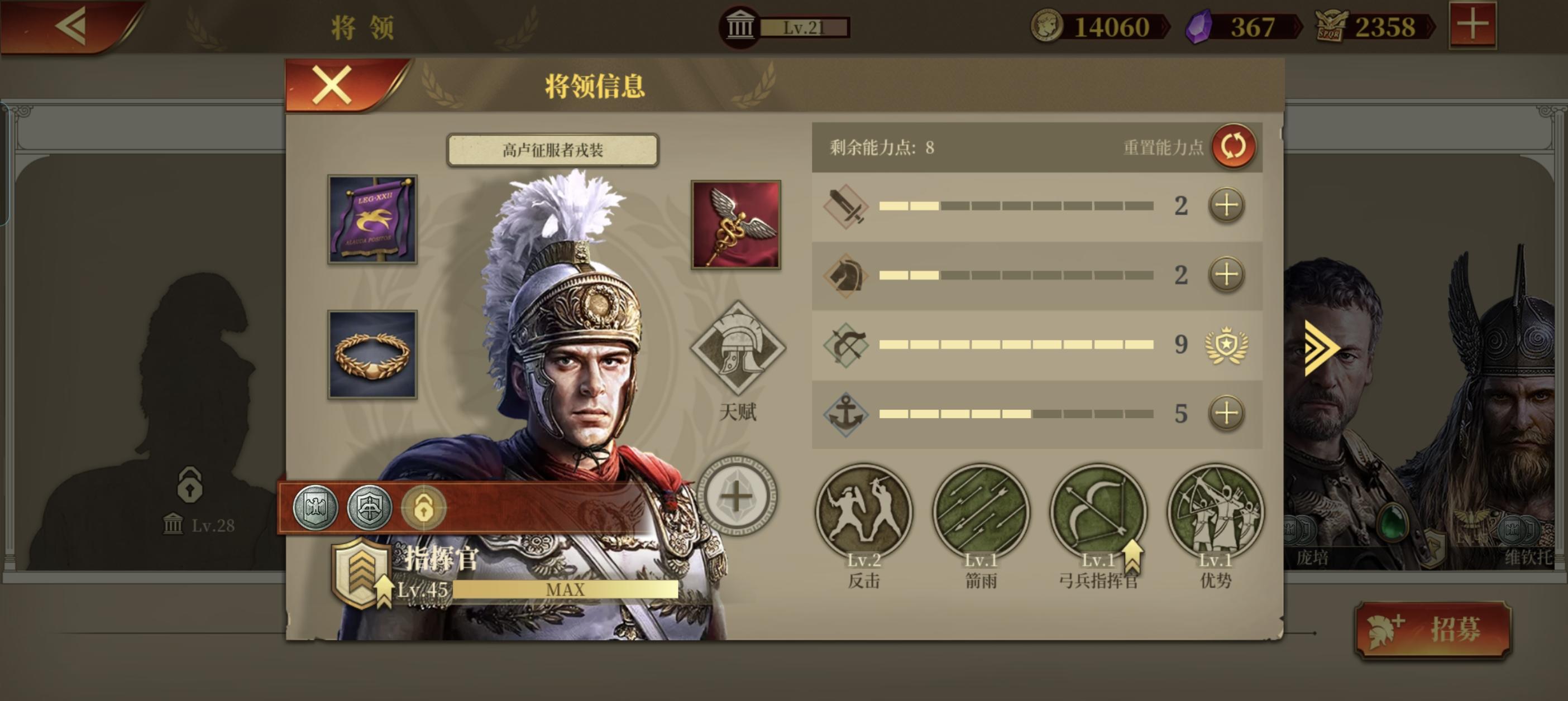Screen dimensions: 1568x701
Task: Add a point to the anchor navy stat
Action: pyautogui.click(x=1226, y=414)
